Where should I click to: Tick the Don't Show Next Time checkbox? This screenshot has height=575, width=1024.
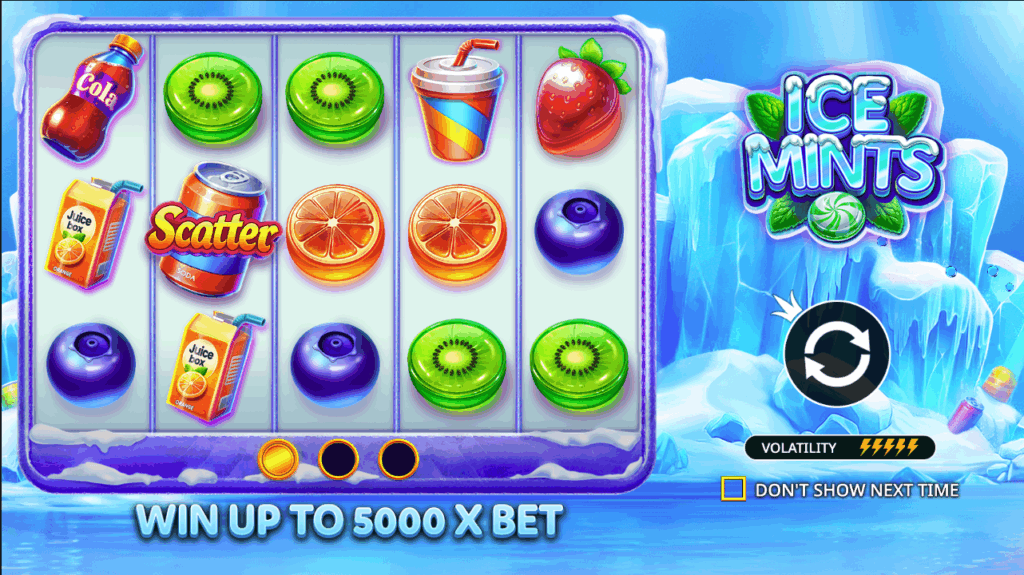tap(733, 489)
